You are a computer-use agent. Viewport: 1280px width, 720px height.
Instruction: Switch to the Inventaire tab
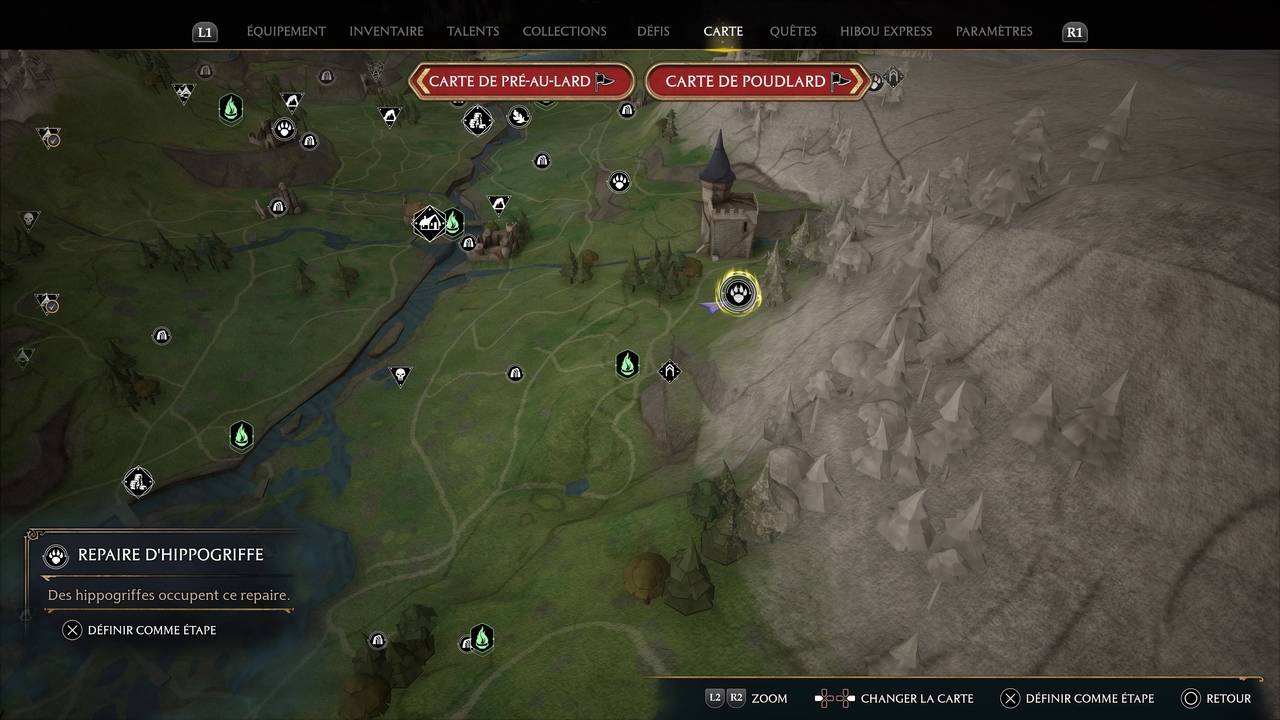pyautogui.click(x=386, y=31)
